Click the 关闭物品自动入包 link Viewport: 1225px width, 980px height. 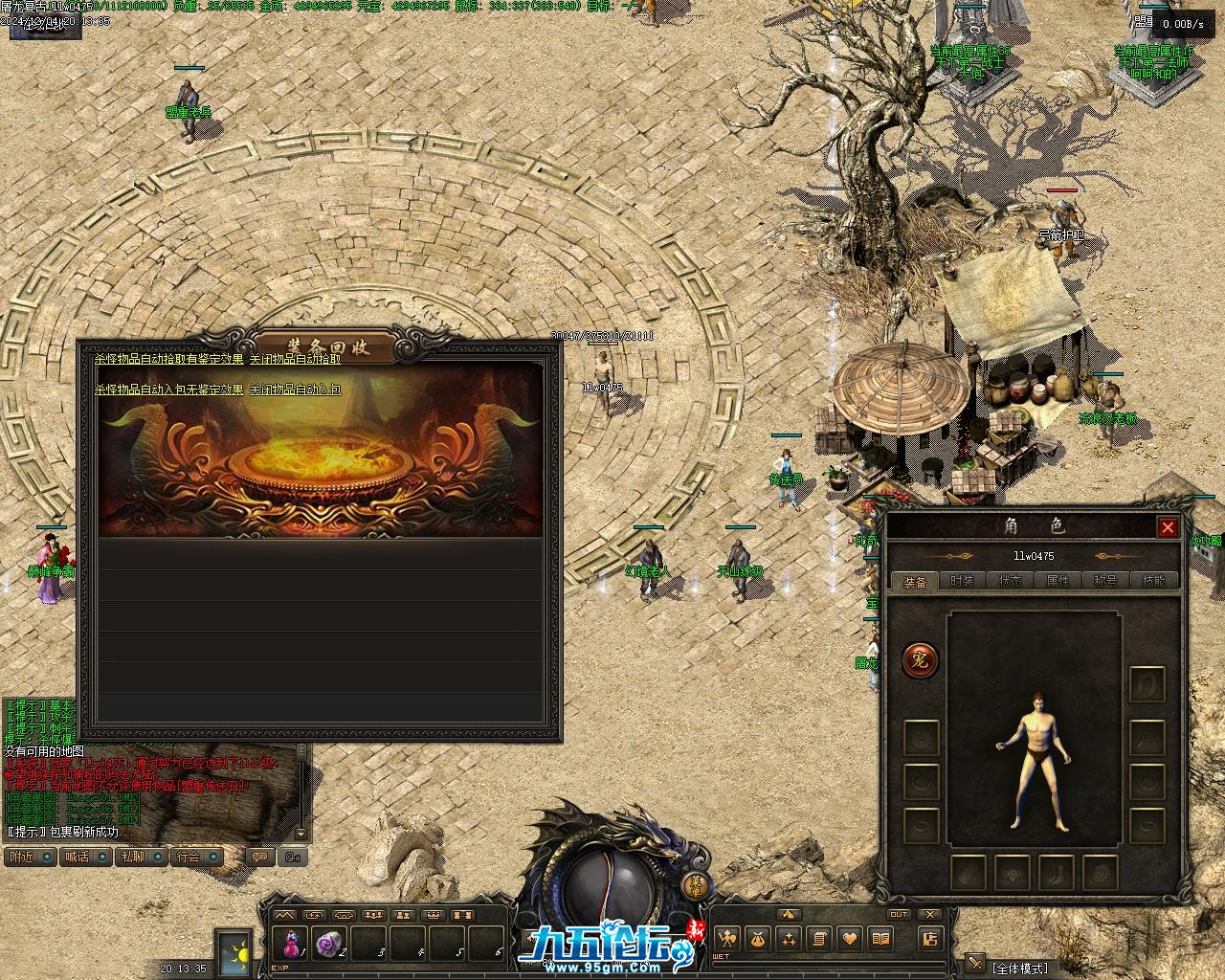pos(295,390)
